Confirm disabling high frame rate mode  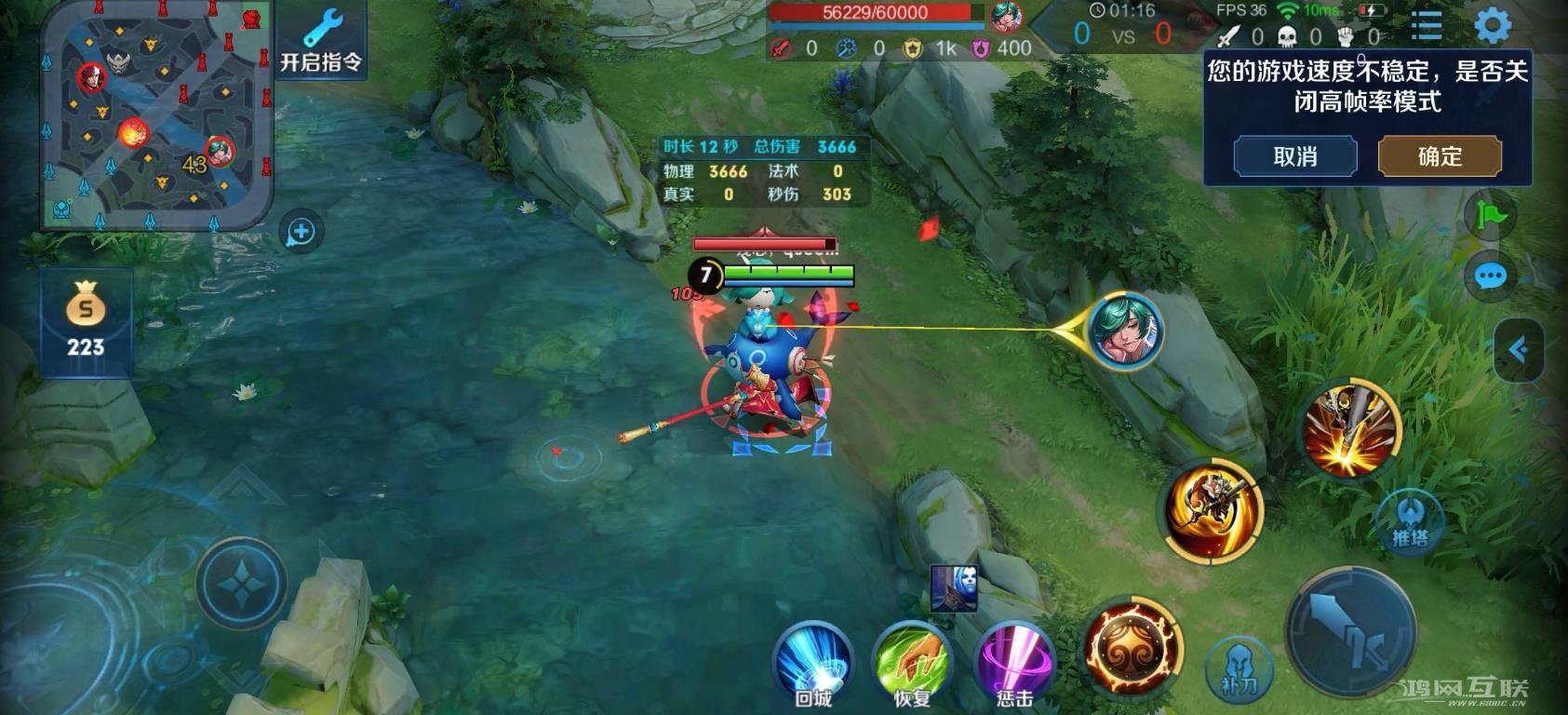pyautogui.click(x=1439, y=156)
